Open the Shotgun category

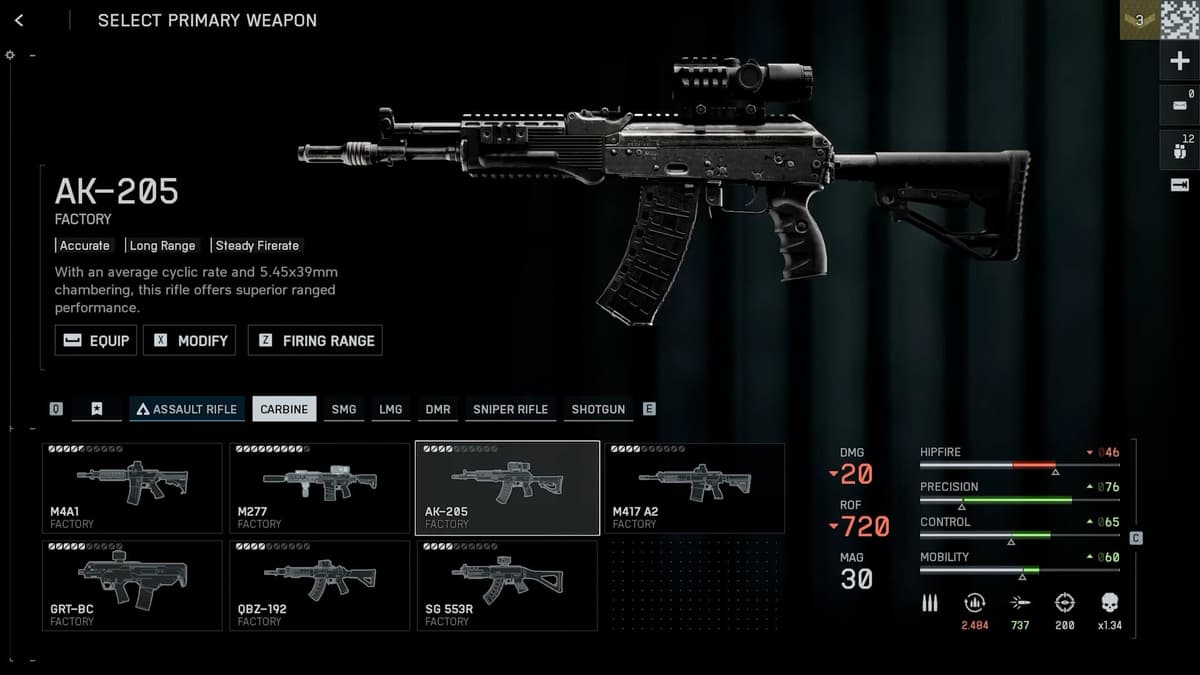point(598,409)
